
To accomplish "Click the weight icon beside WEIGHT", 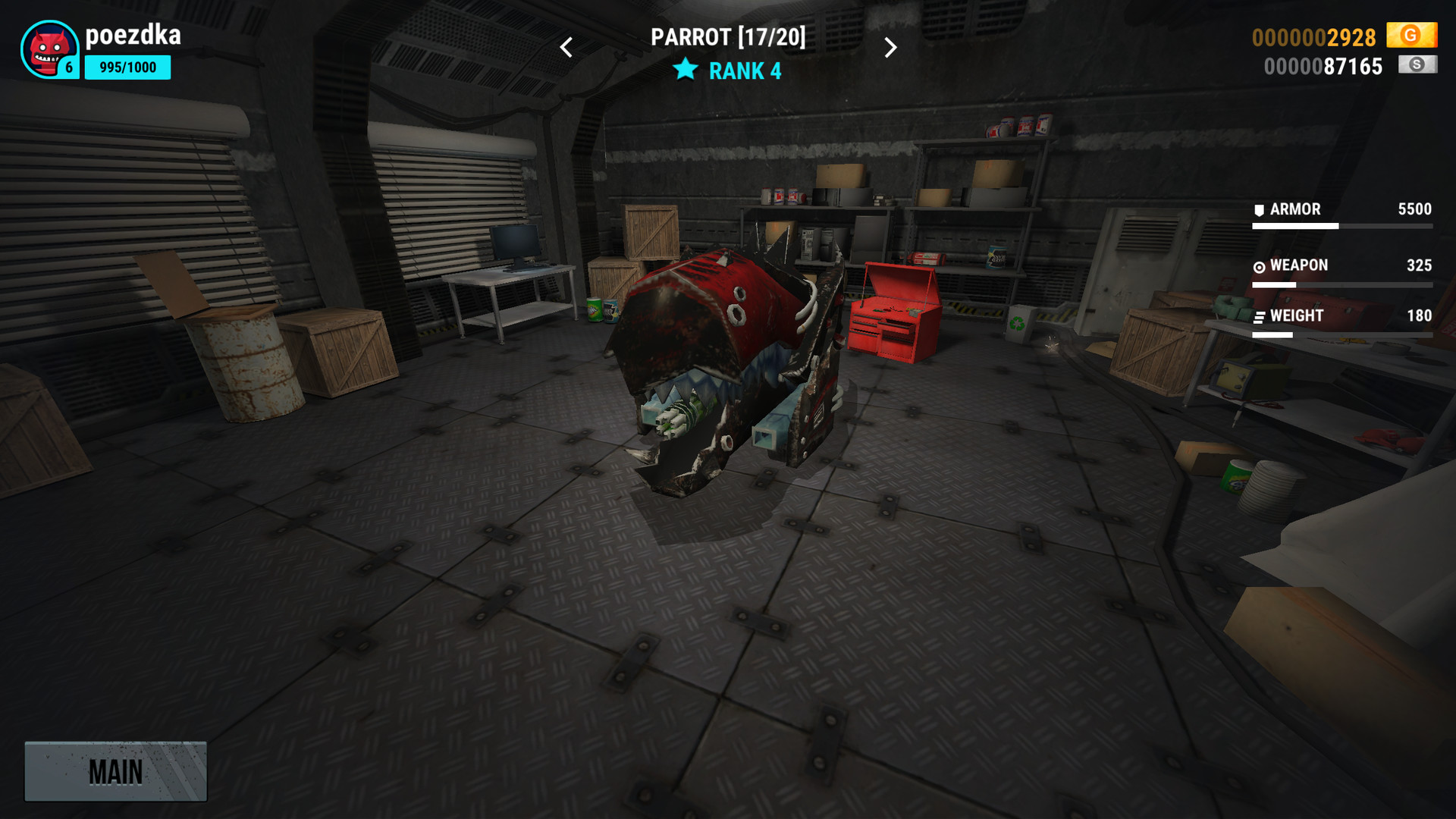I will tap(1258, 316).
